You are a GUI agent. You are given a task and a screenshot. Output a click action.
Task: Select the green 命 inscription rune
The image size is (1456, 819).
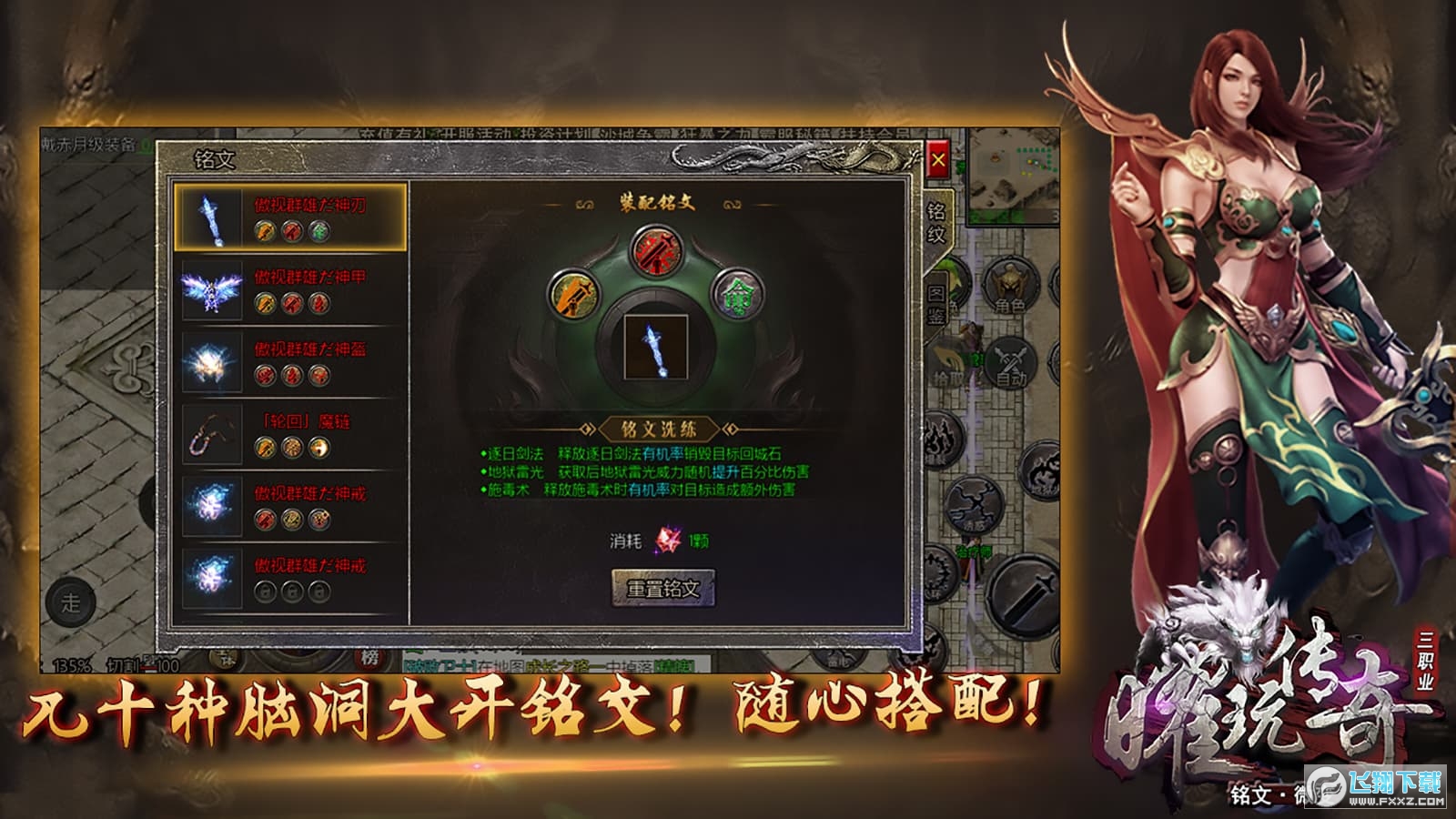740,294
